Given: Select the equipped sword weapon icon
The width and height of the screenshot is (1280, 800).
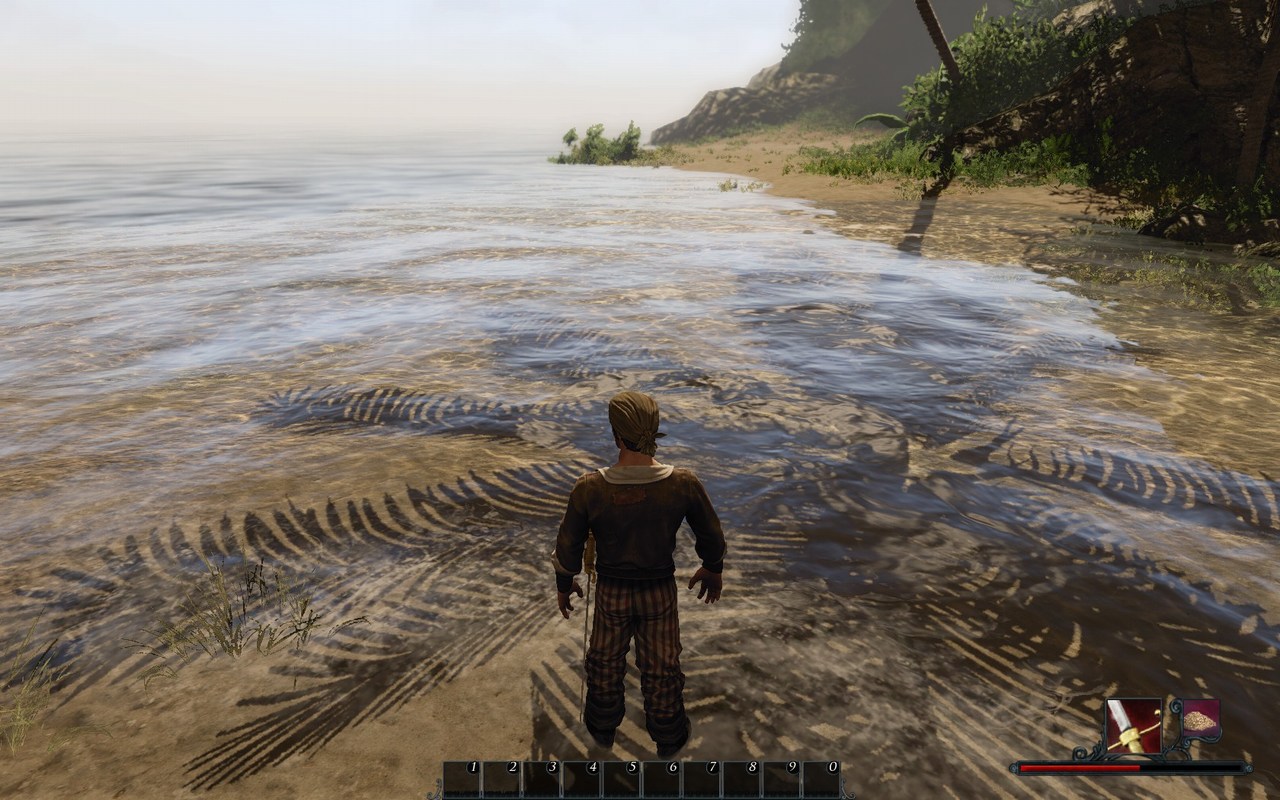Looking at the screenshot, I should (x=1134, y=726).
